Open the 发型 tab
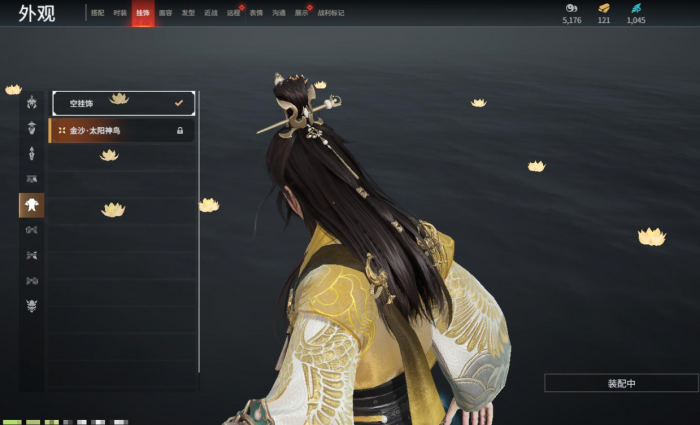 click(x=188, y=13)
